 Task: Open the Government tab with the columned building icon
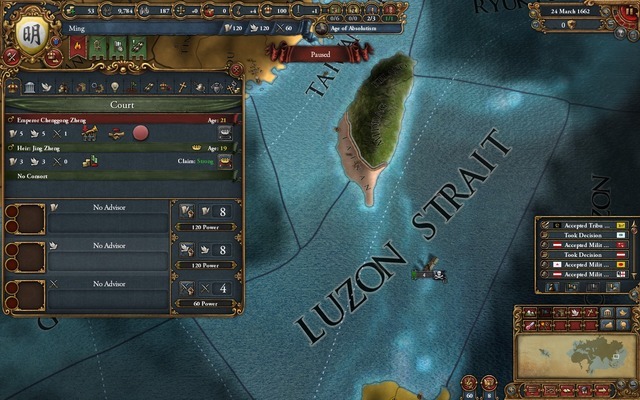[x=30, y=88]
